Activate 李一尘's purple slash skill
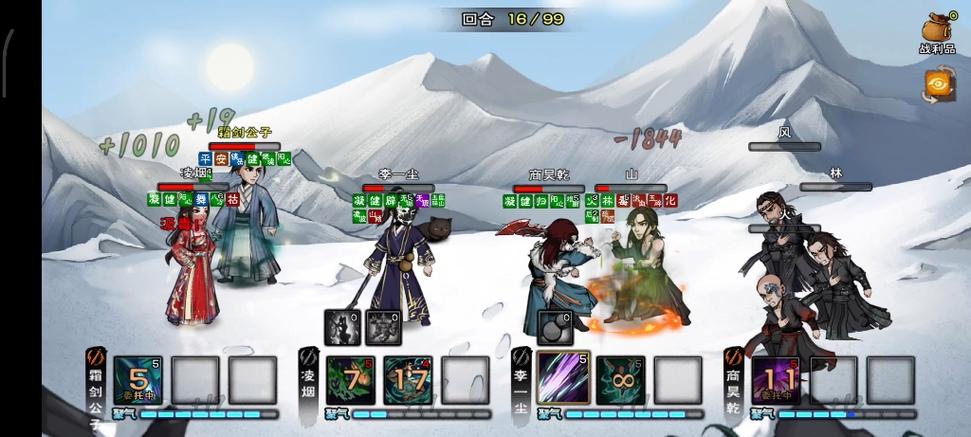The width and height of the screenshot is (971, 437). tap(562, 378)
